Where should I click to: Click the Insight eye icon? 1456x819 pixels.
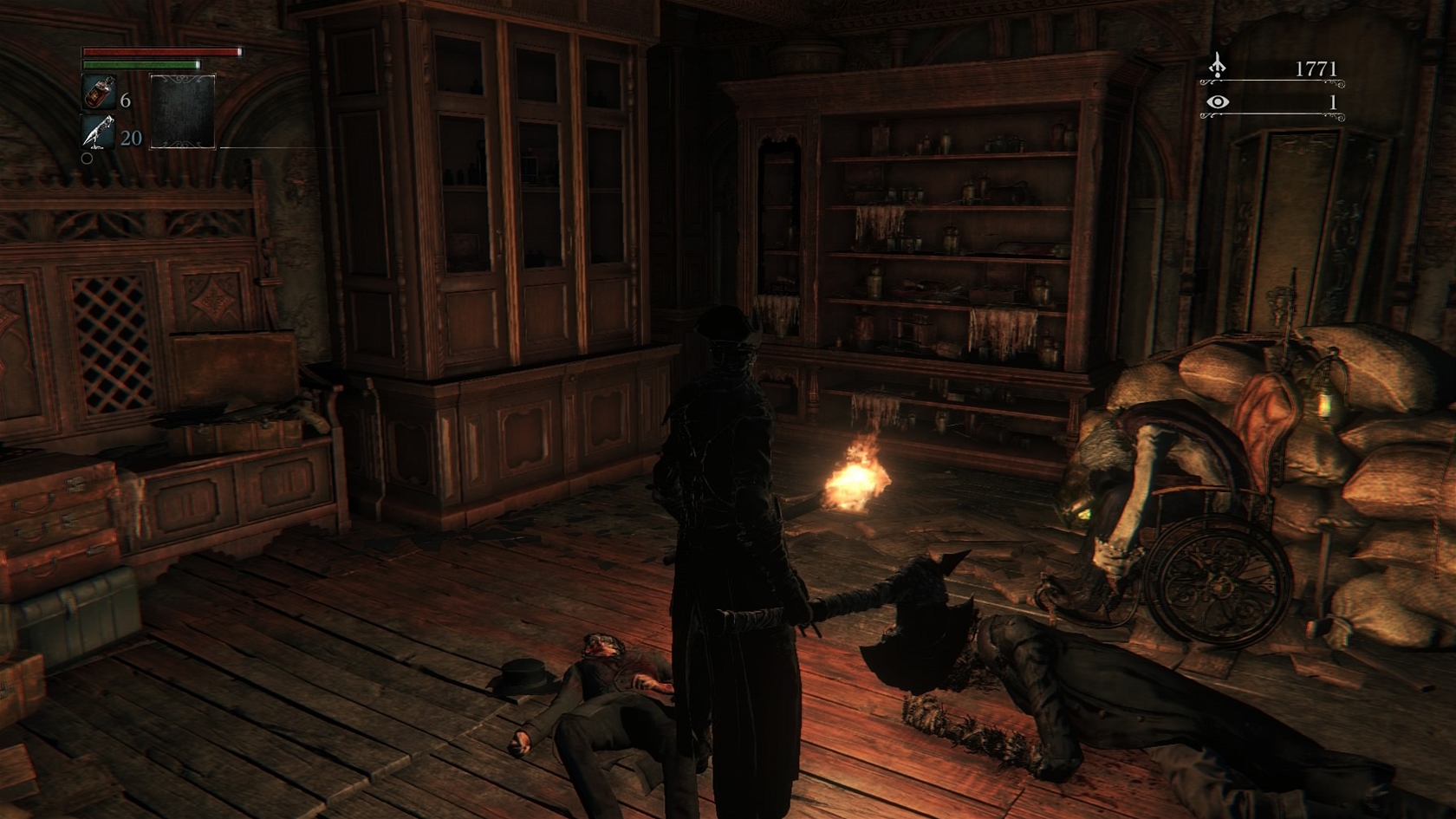[1218, 102]
